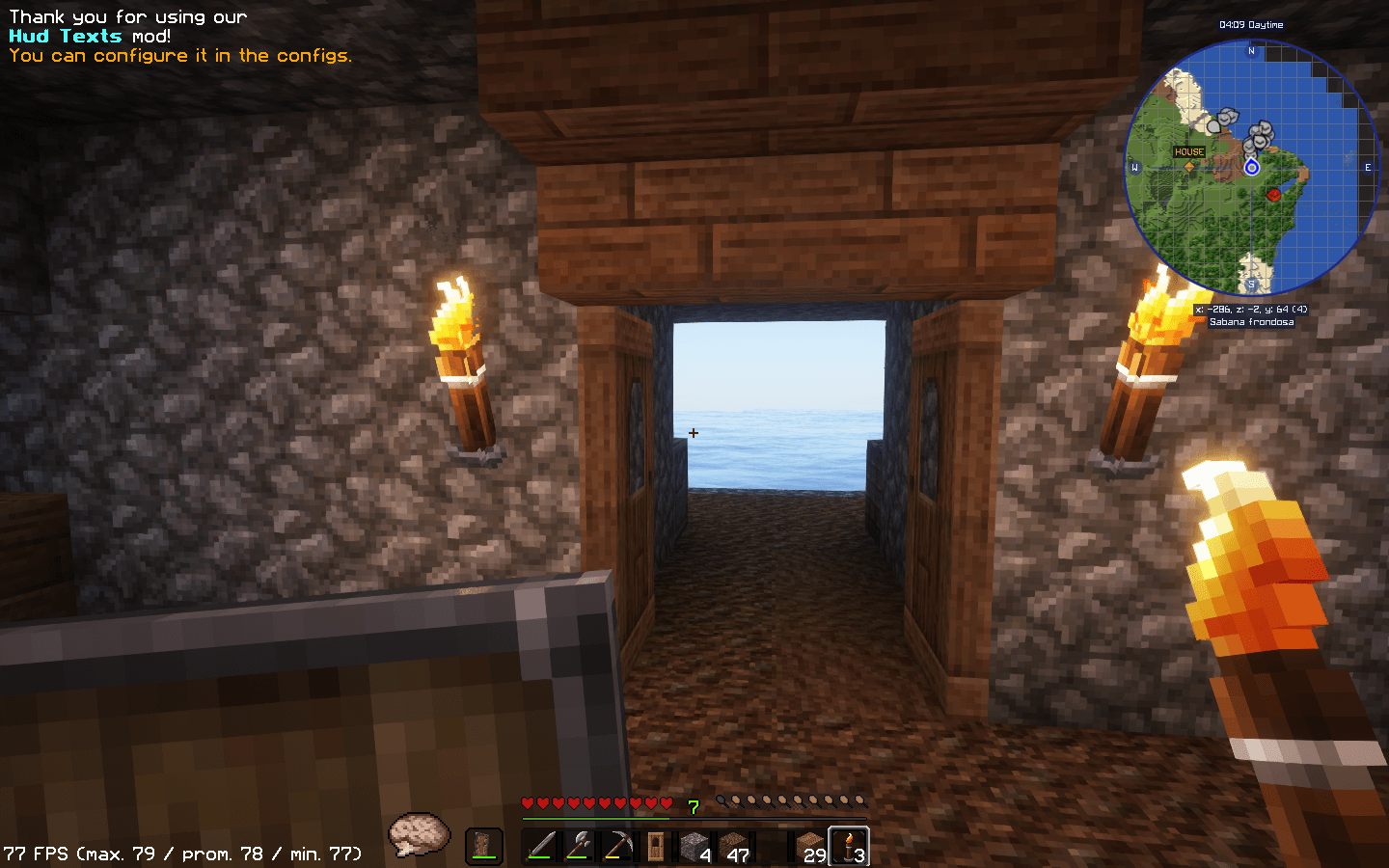1389x868 pixels.
Task: Select the oak door item slot
Action: (656, 847)
